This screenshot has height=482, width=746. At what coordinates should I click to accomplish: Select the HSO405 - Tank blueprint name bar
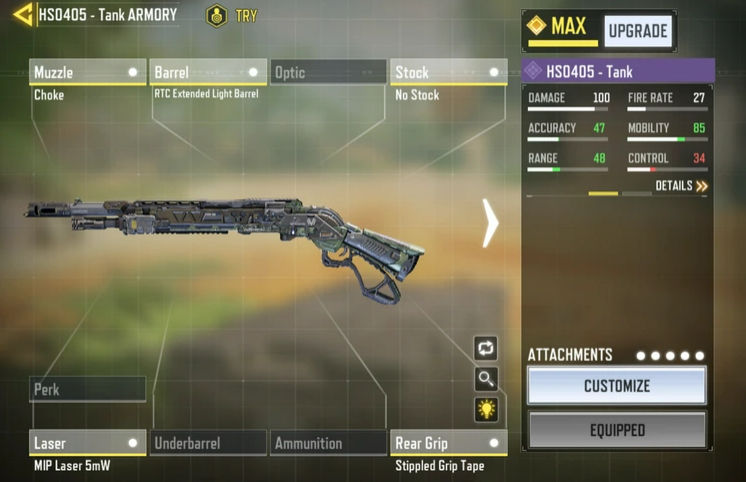point(617,71)
